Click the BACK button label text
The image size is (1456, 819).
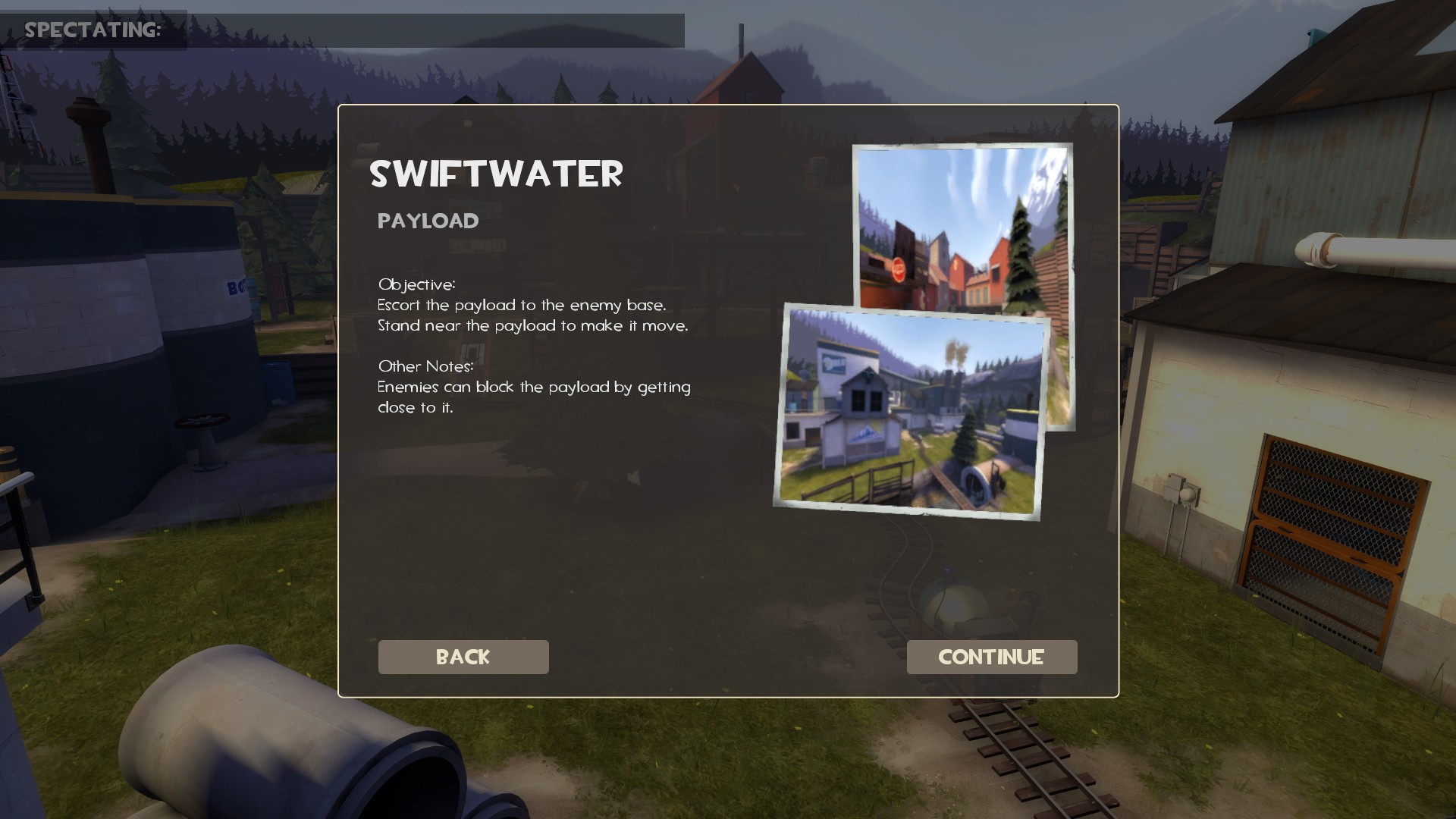(x=463, y=657)
